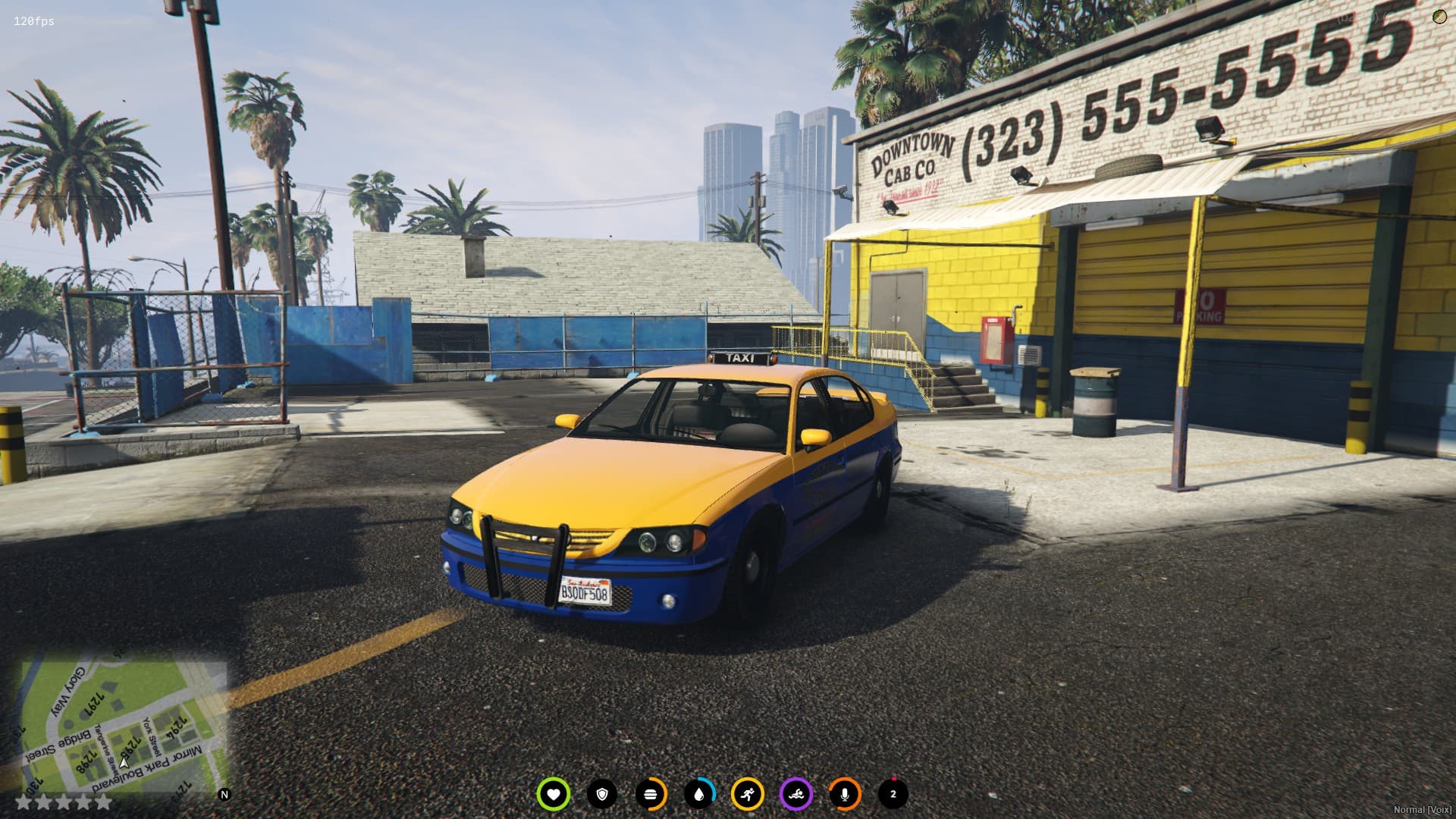
Task: Toggle the fifth wanted star on the HUD
Action: pyautogui.click(x=104, y=802)
